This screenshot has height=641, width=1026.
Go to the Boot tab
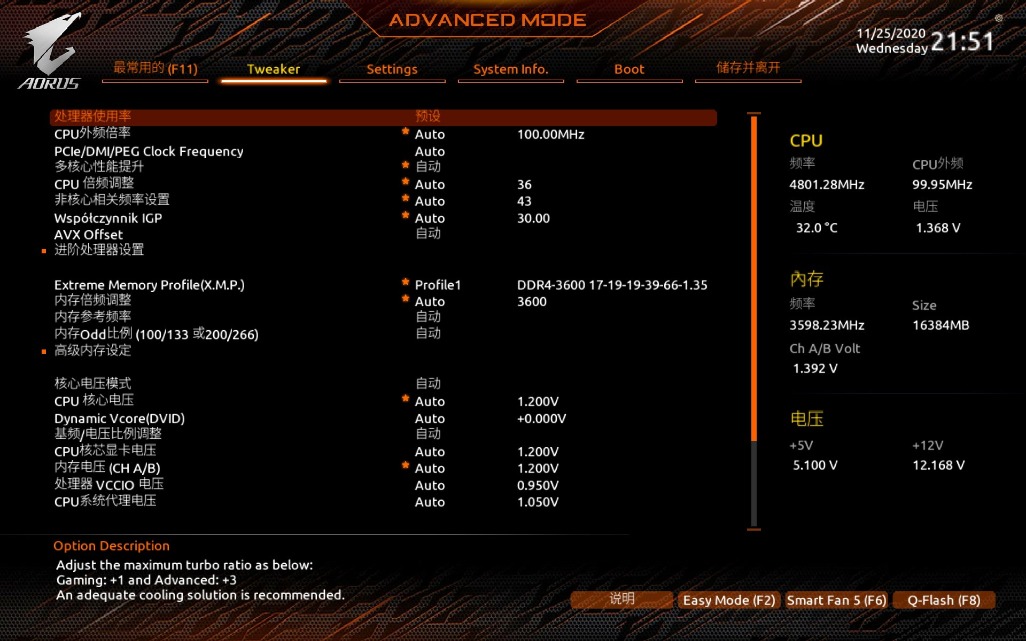click(x=629, y=69)
